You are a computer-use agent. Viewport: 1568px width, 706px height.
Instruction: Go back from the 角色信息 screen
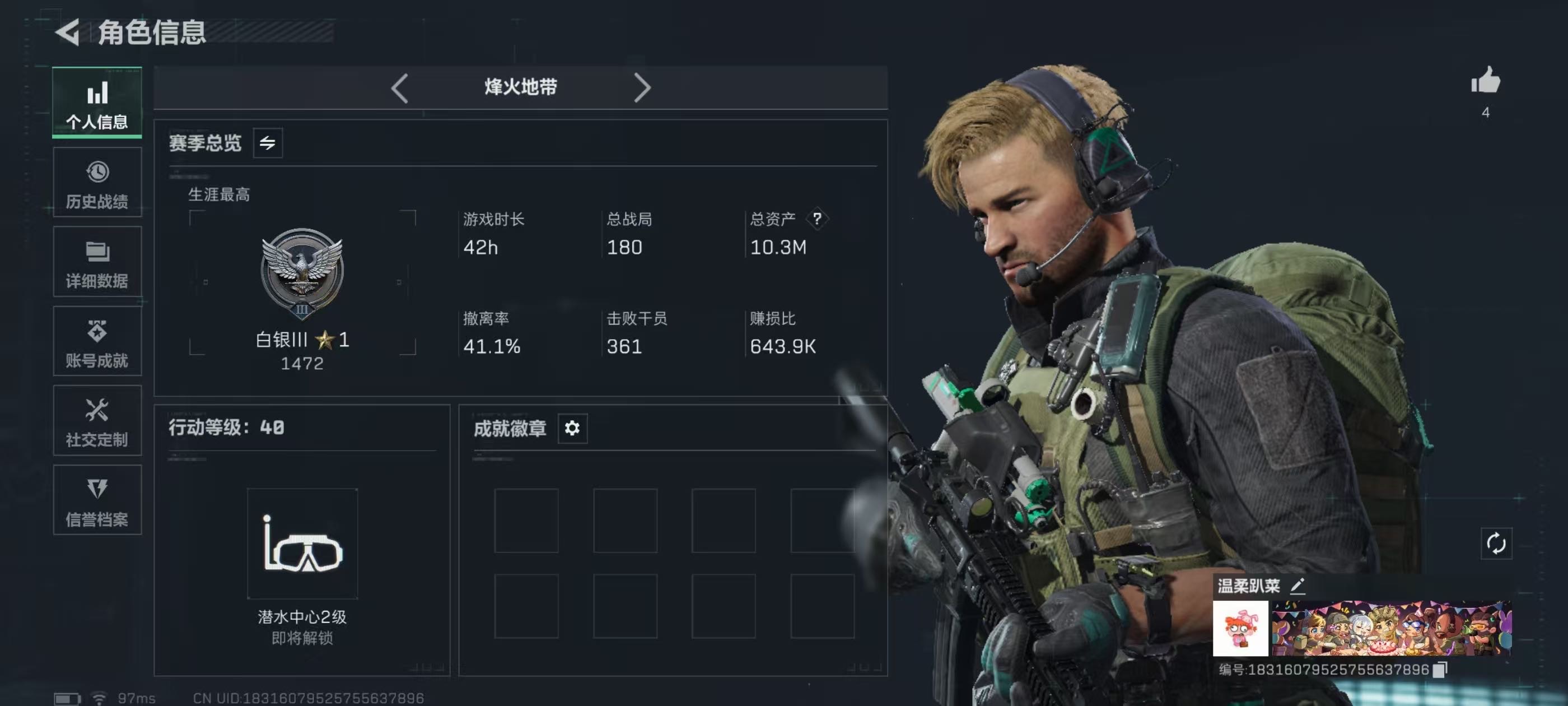click(x=68, y=32)
